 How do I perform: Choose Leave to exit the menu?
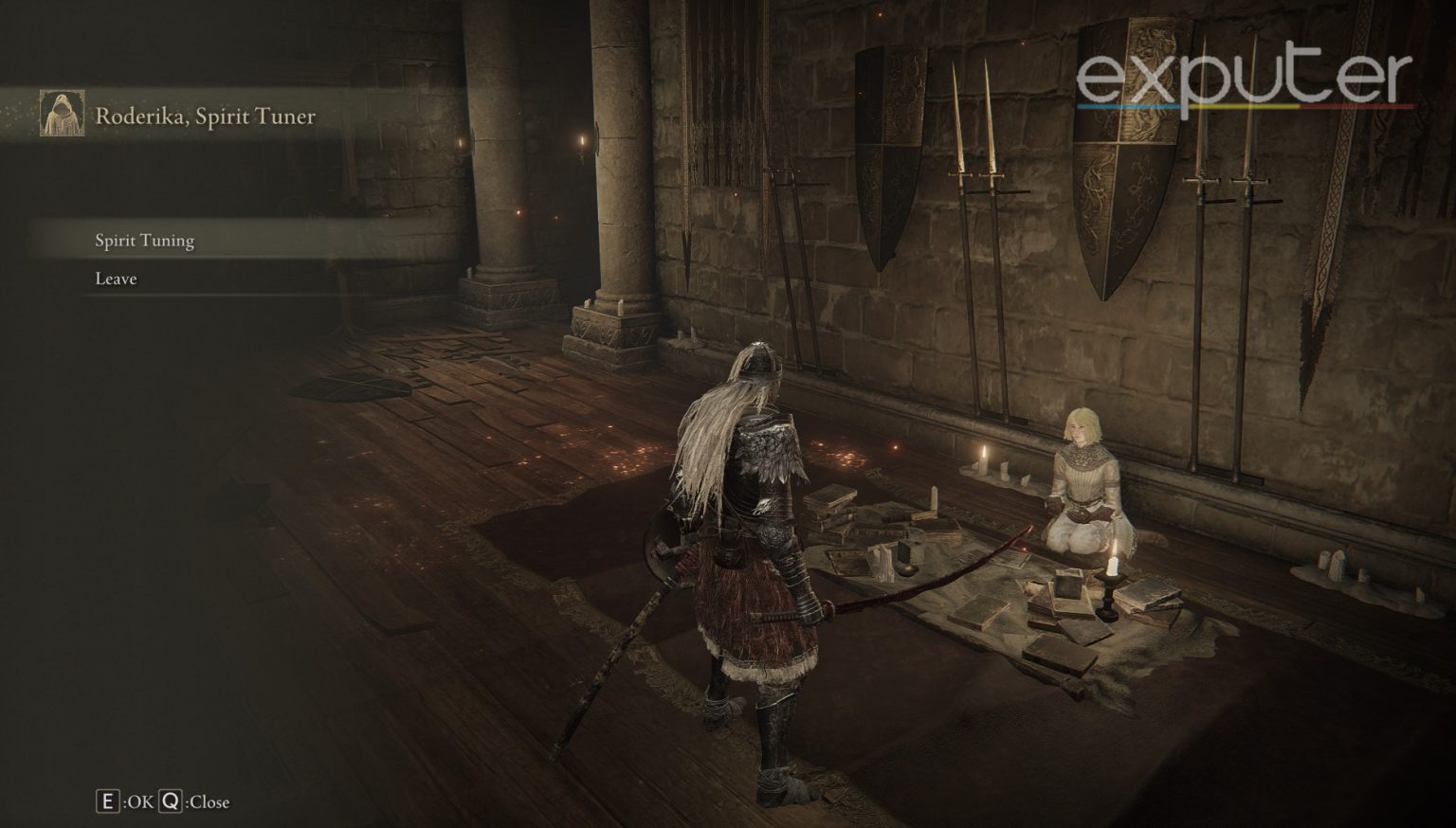[116, 279]
